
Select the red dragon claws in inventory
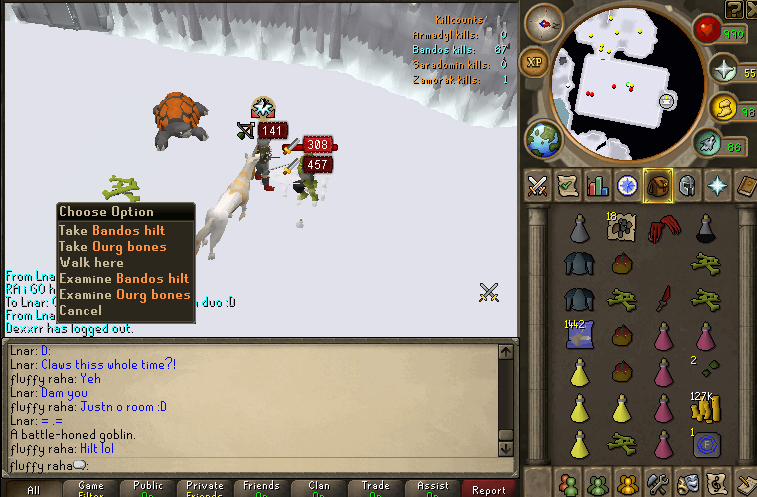click(659, 231)
